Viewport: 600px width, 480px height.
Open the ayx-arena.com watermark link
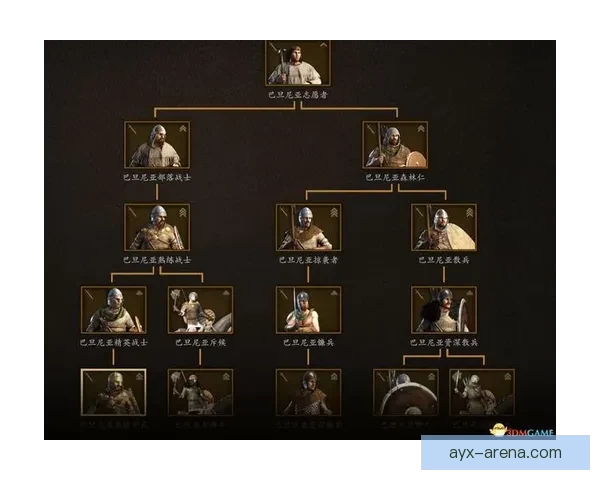click(x=505, y=453)
